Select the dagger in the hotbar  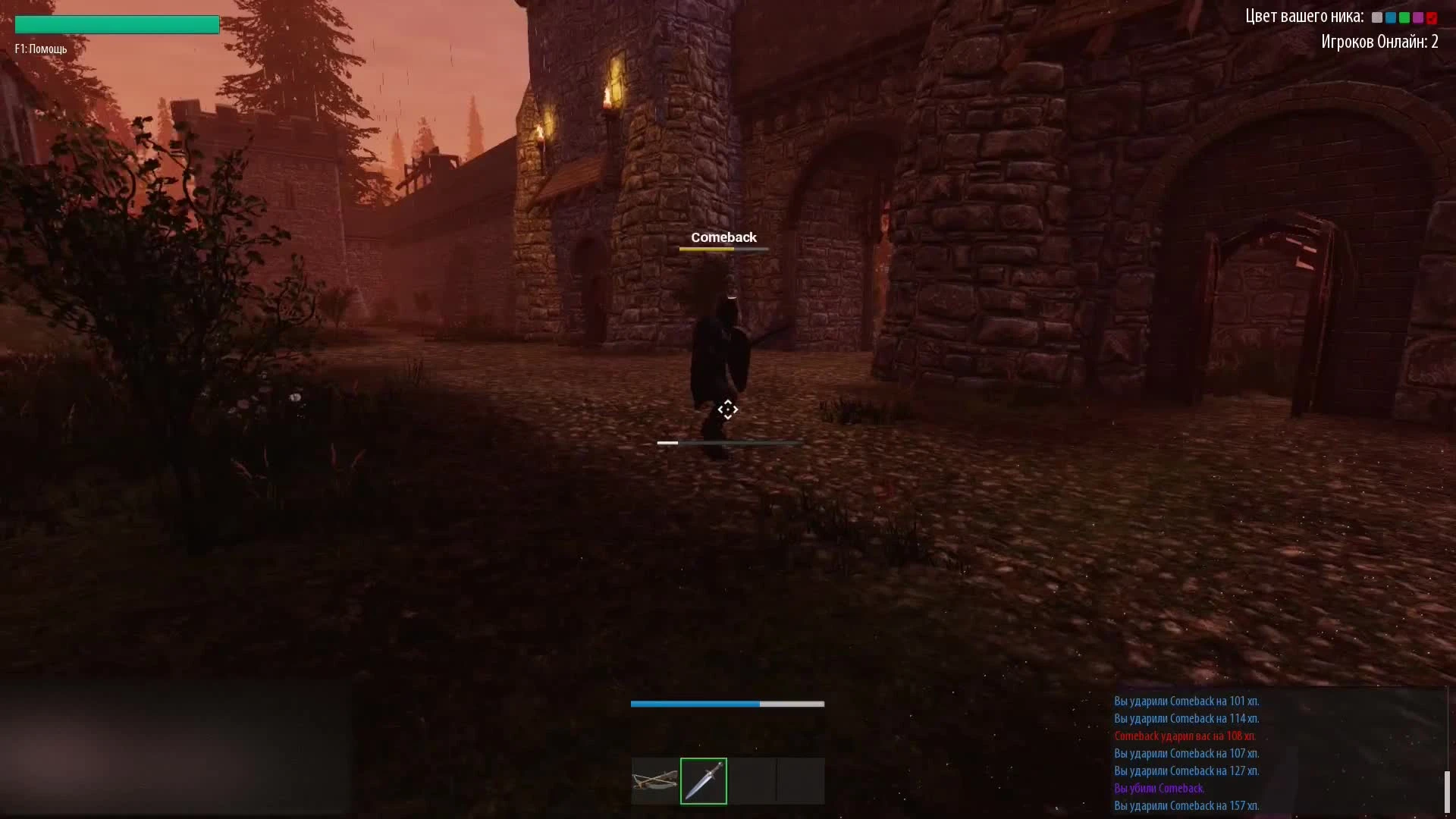[703, 781]
